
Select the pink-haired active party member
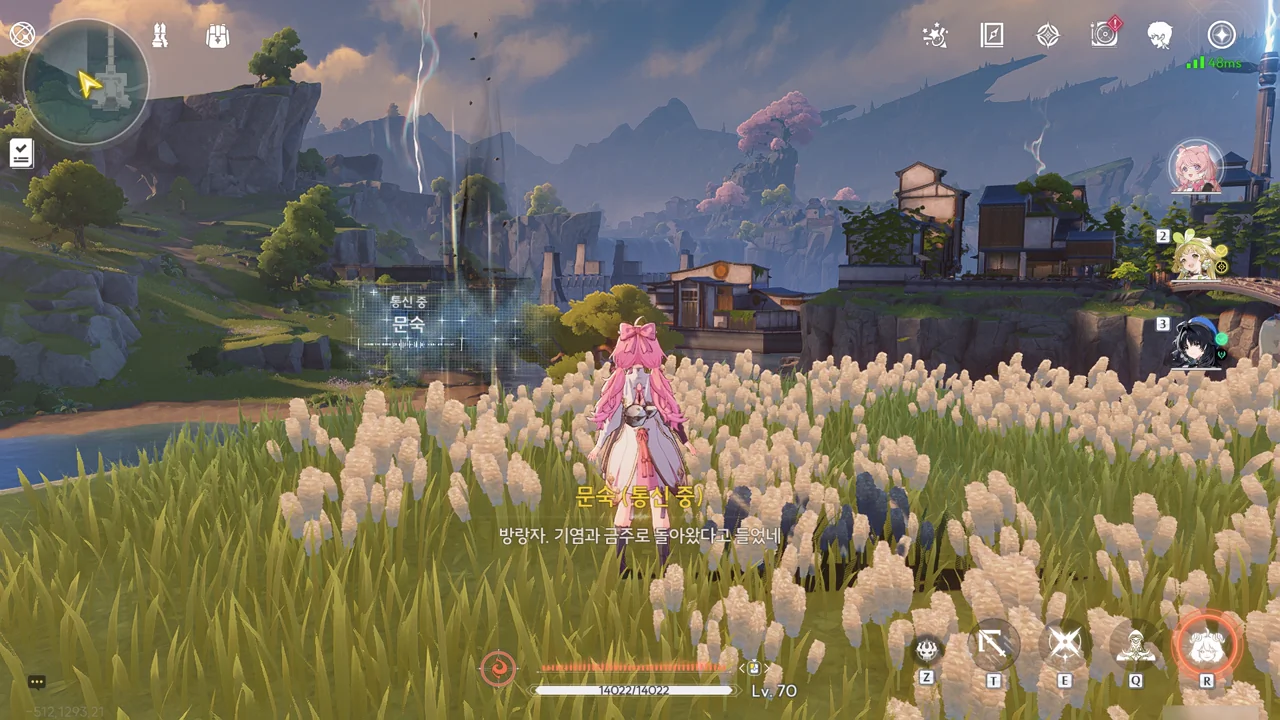click(x=1196, y=167)
